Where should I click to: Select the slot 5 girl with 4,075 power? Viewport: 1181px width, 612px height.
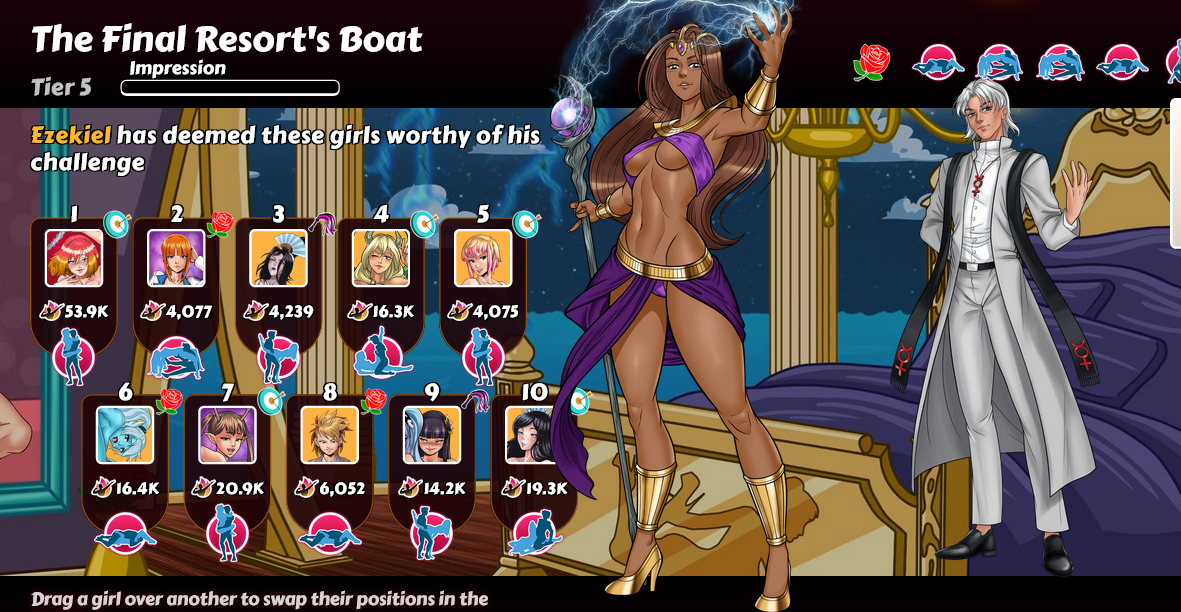(483, 258)
